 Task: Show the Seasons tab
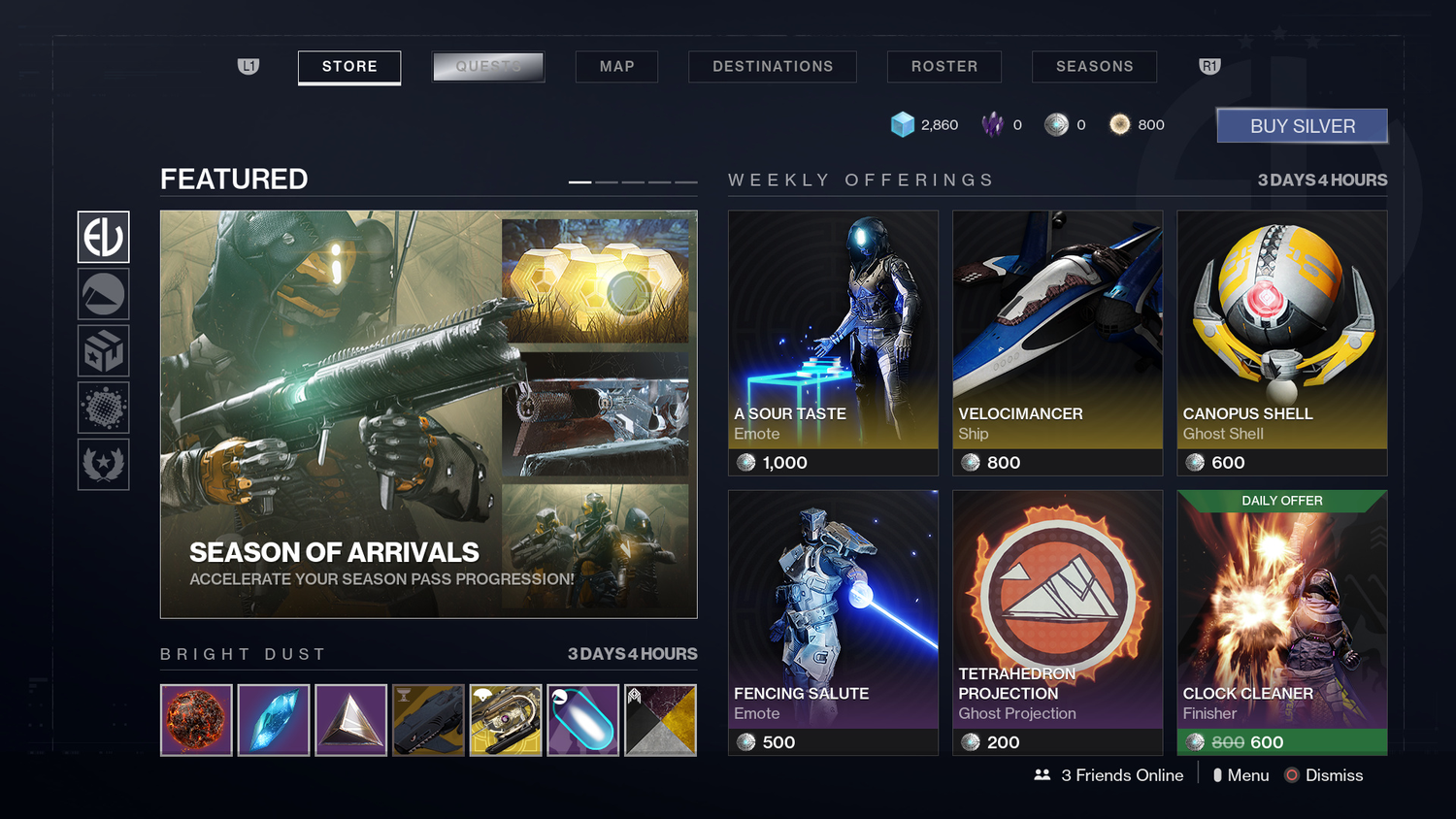pyautogui.click(x=1094, y=67)
